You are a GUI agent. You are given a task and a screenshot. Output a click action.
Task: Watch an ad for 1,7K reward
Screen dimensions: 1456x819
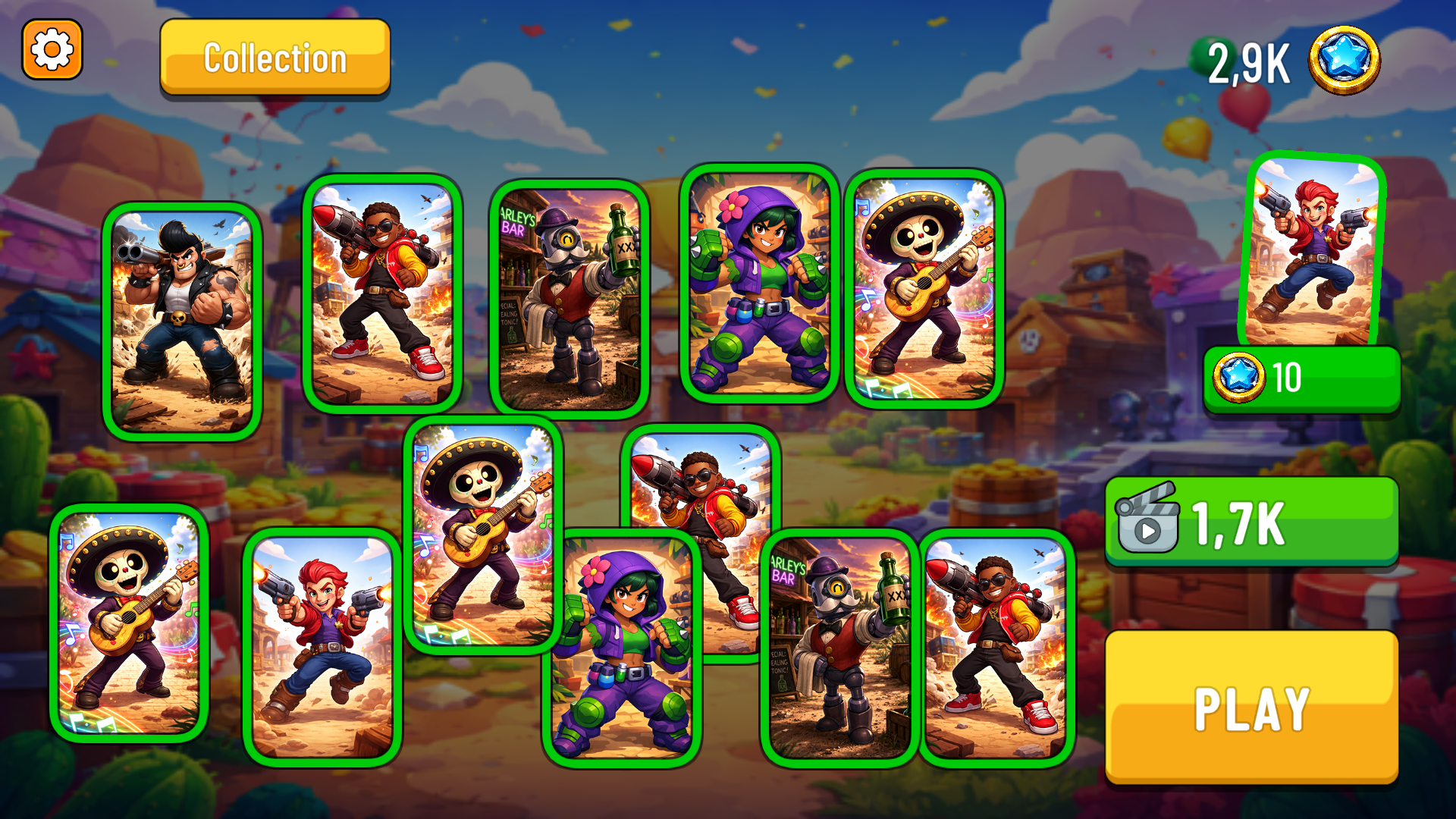1251,521
